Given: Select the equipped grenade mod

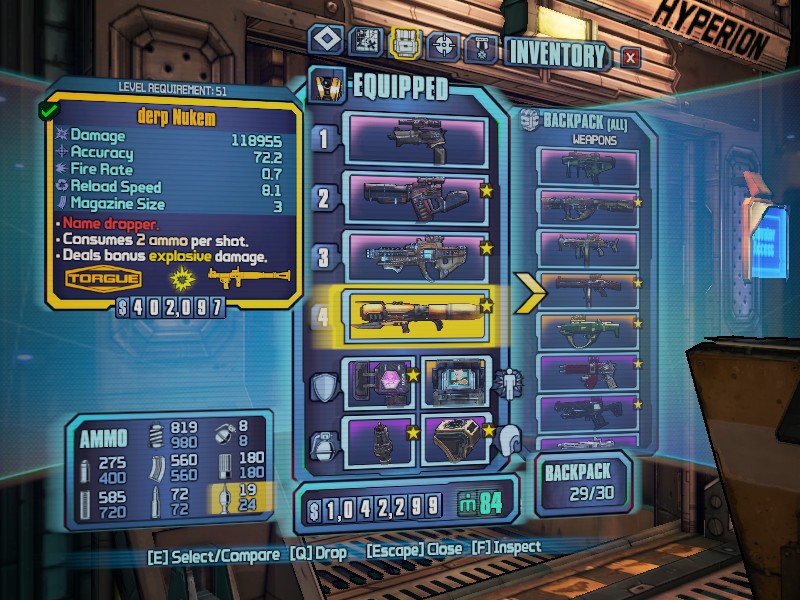Looking at the screenshot, I should coord(379,438).
